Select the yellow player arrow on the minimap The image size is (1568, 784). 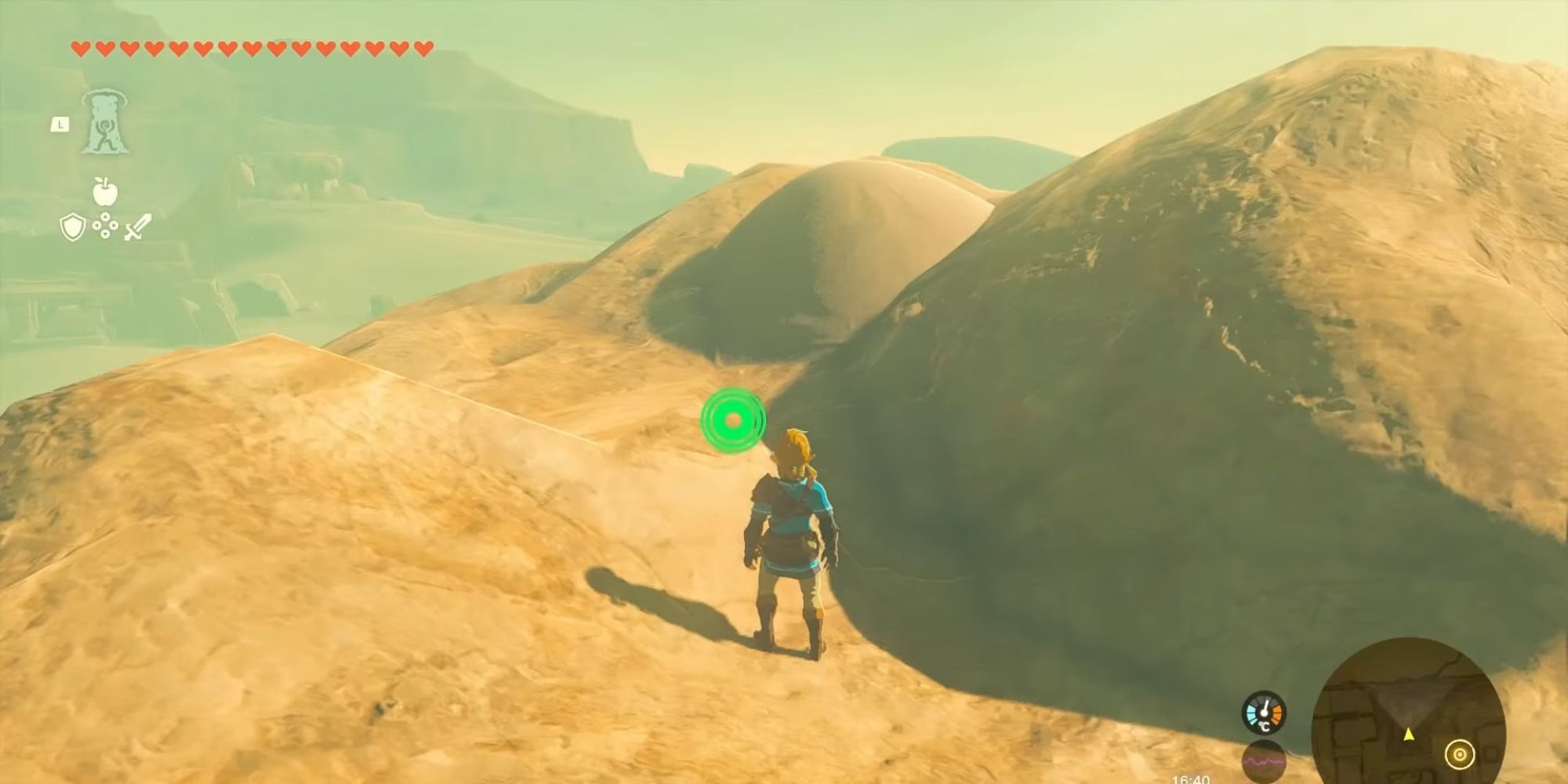click(1409, 735)
